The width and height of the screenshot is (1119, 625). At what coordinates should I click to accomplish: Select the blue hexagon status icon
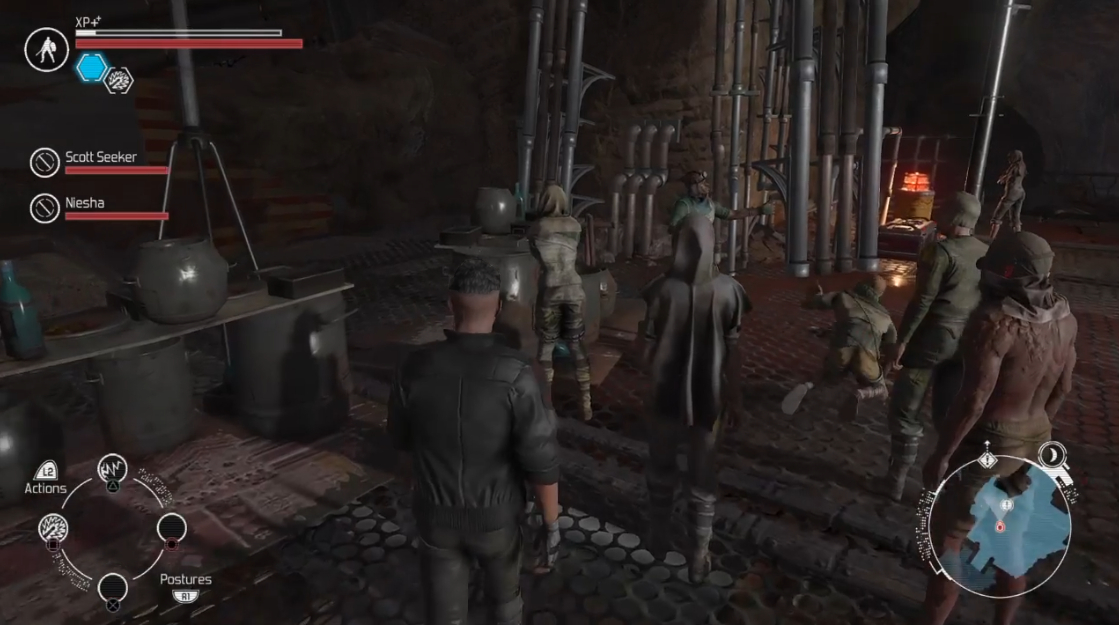pyautogui.click(x=92, y=68)
